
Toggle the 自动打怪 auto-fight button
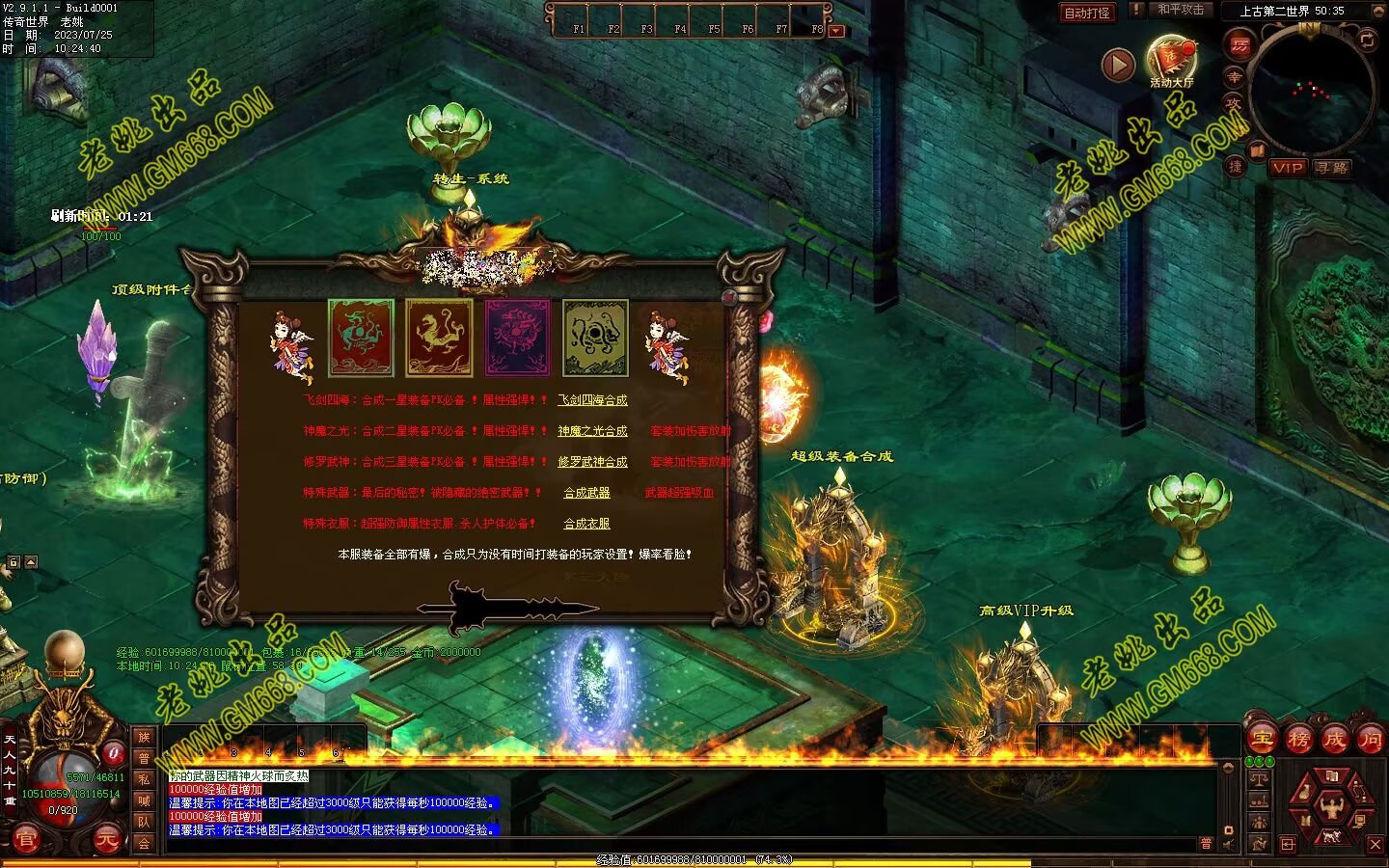pyautogui.click(x=1086, y=13)
